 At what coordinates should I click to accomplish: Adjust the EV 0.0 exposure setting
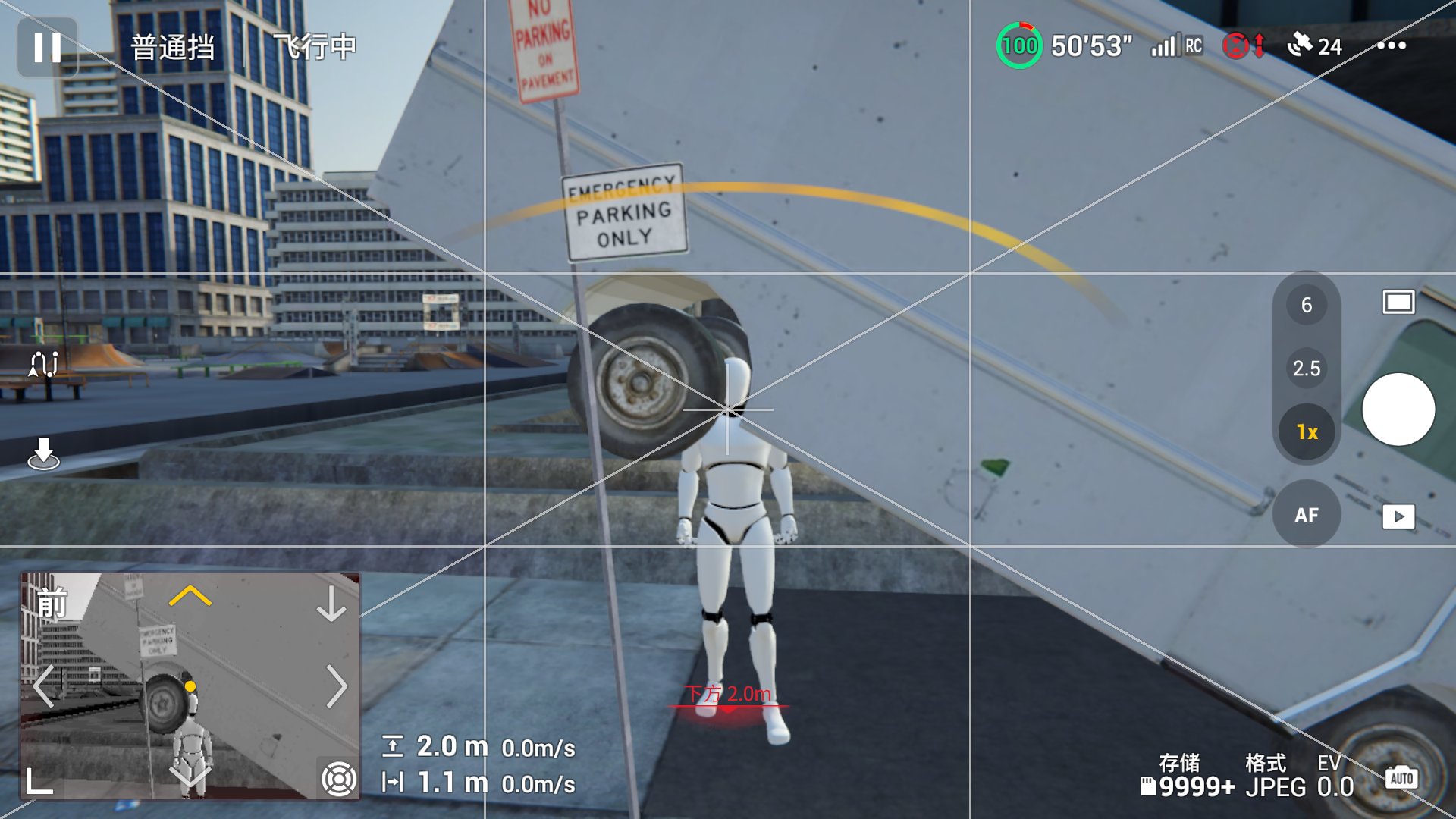click(x=1335, y=778)
